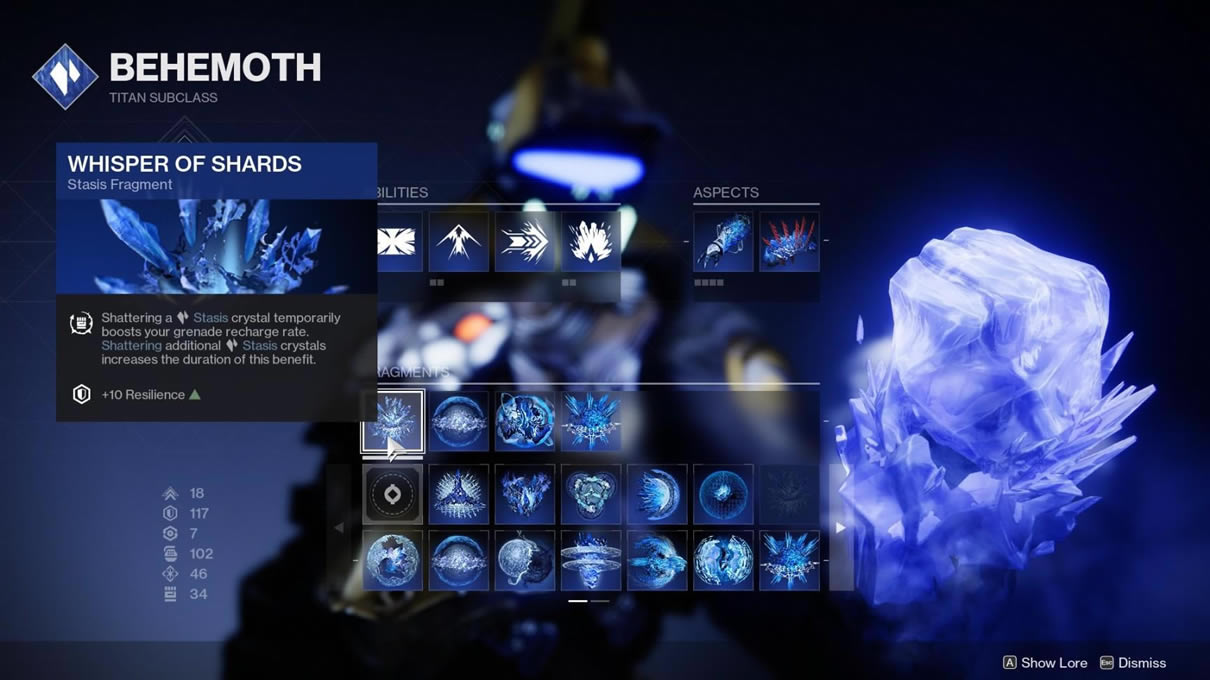Pick the glowing orb in grid-sphere fragment

pos(723,494)
